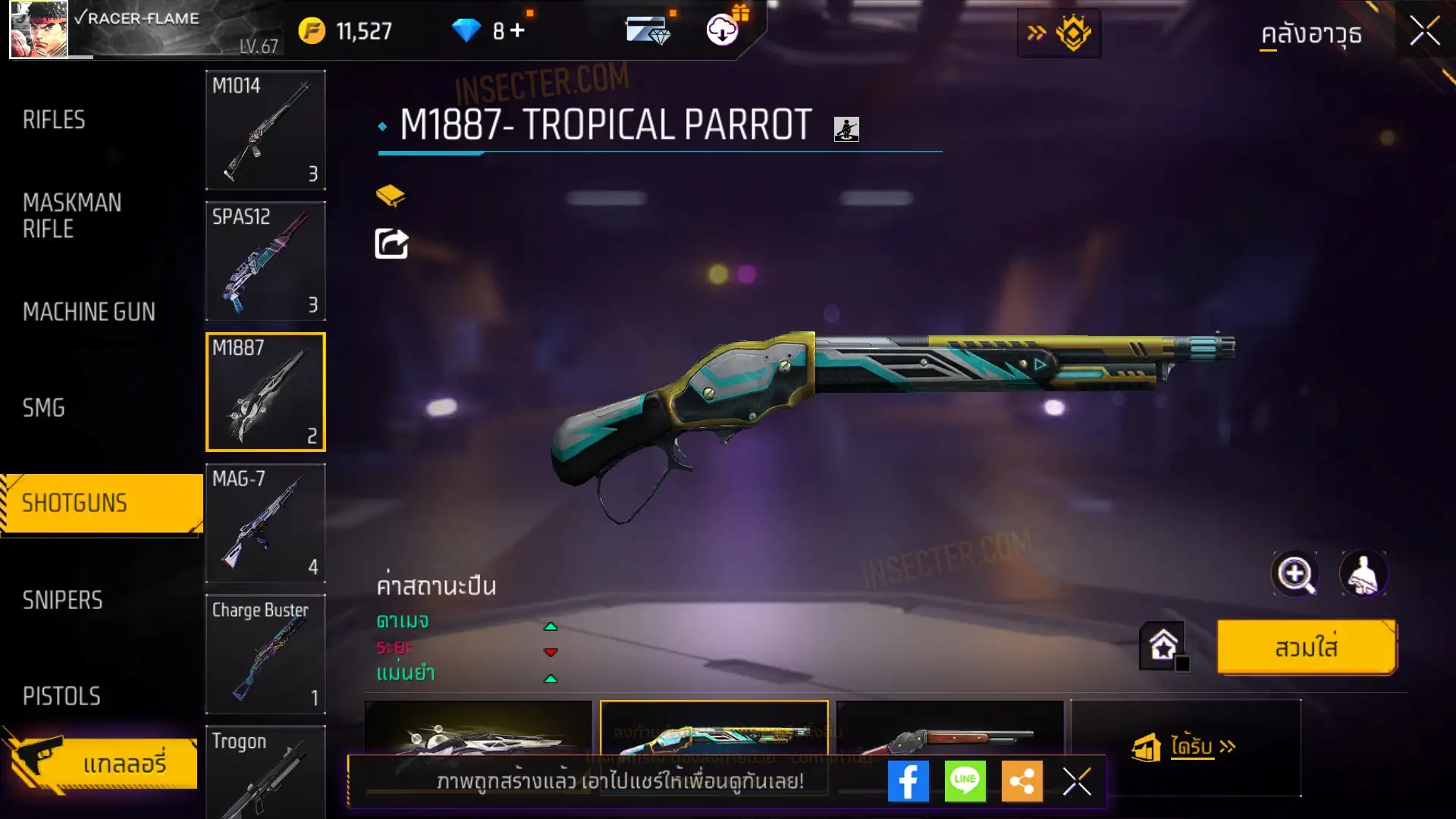
Task: Share the image on Facebook
Action: click(908, 781)
